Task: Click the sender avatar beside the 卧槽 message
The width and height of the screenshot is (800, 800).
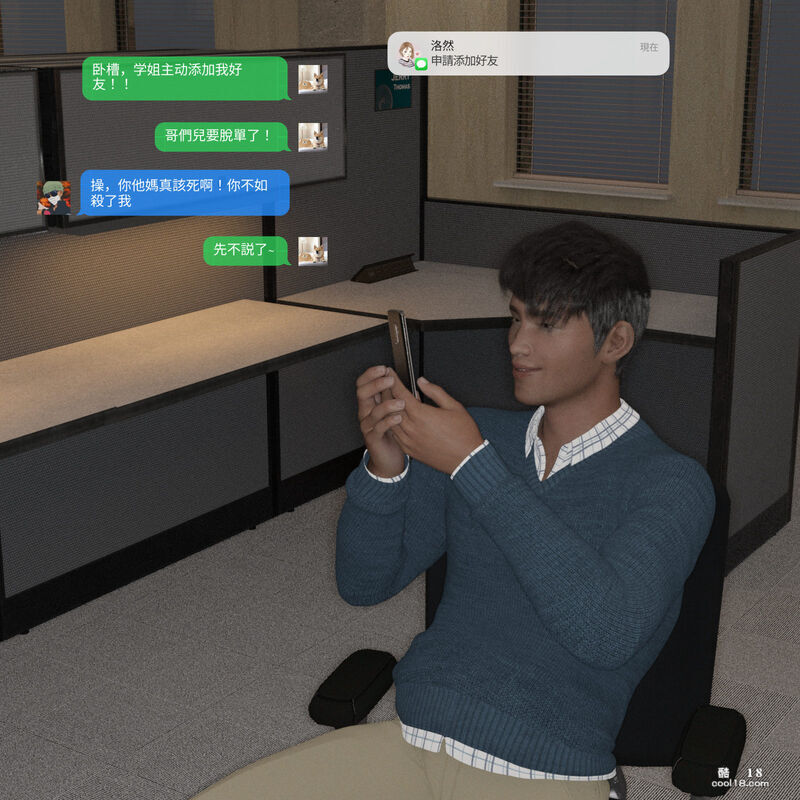Action: (x=312, y=78)
